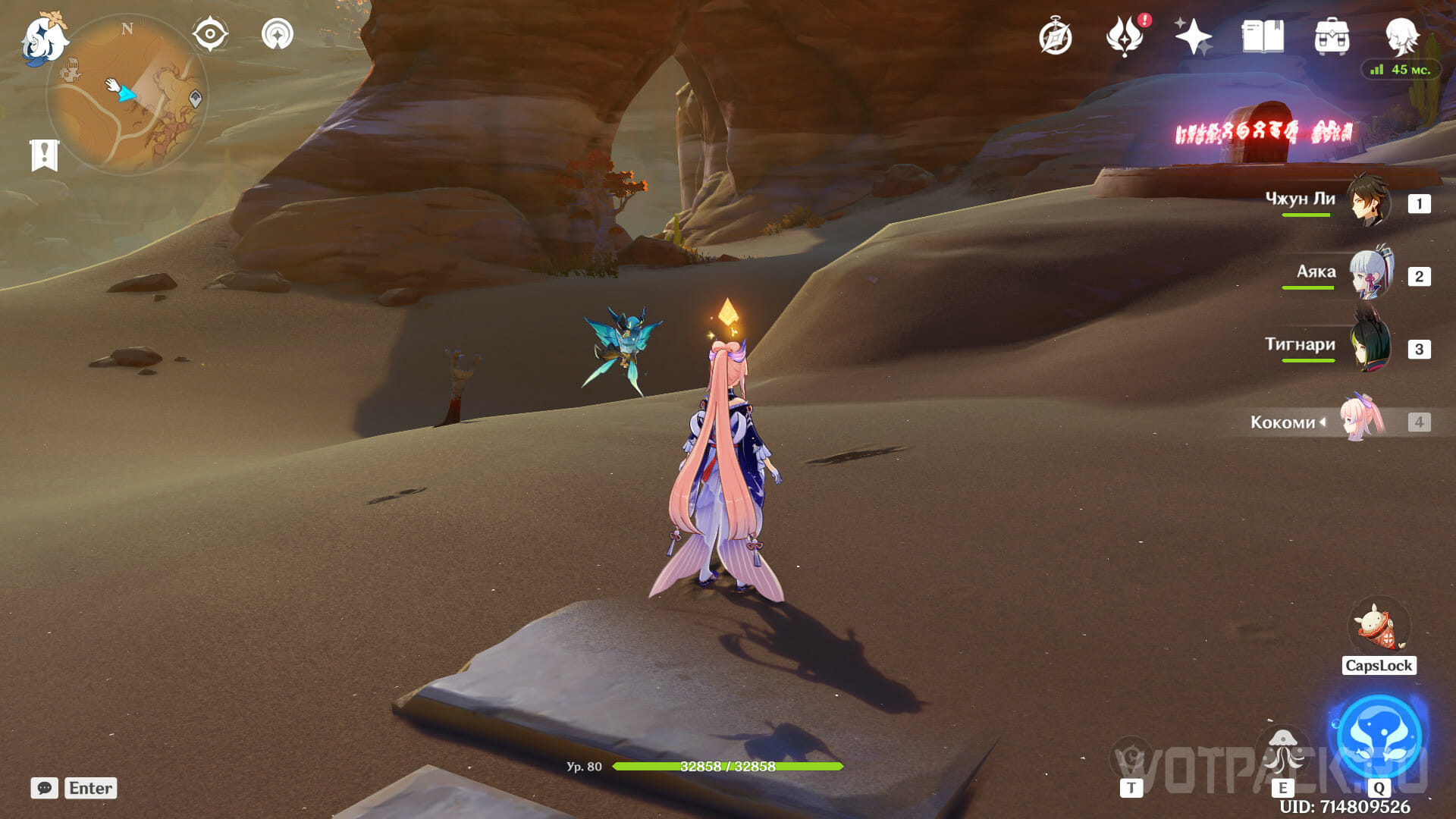
Task: Open the inventory backpack icon
Action: [x=1332, y=36]
